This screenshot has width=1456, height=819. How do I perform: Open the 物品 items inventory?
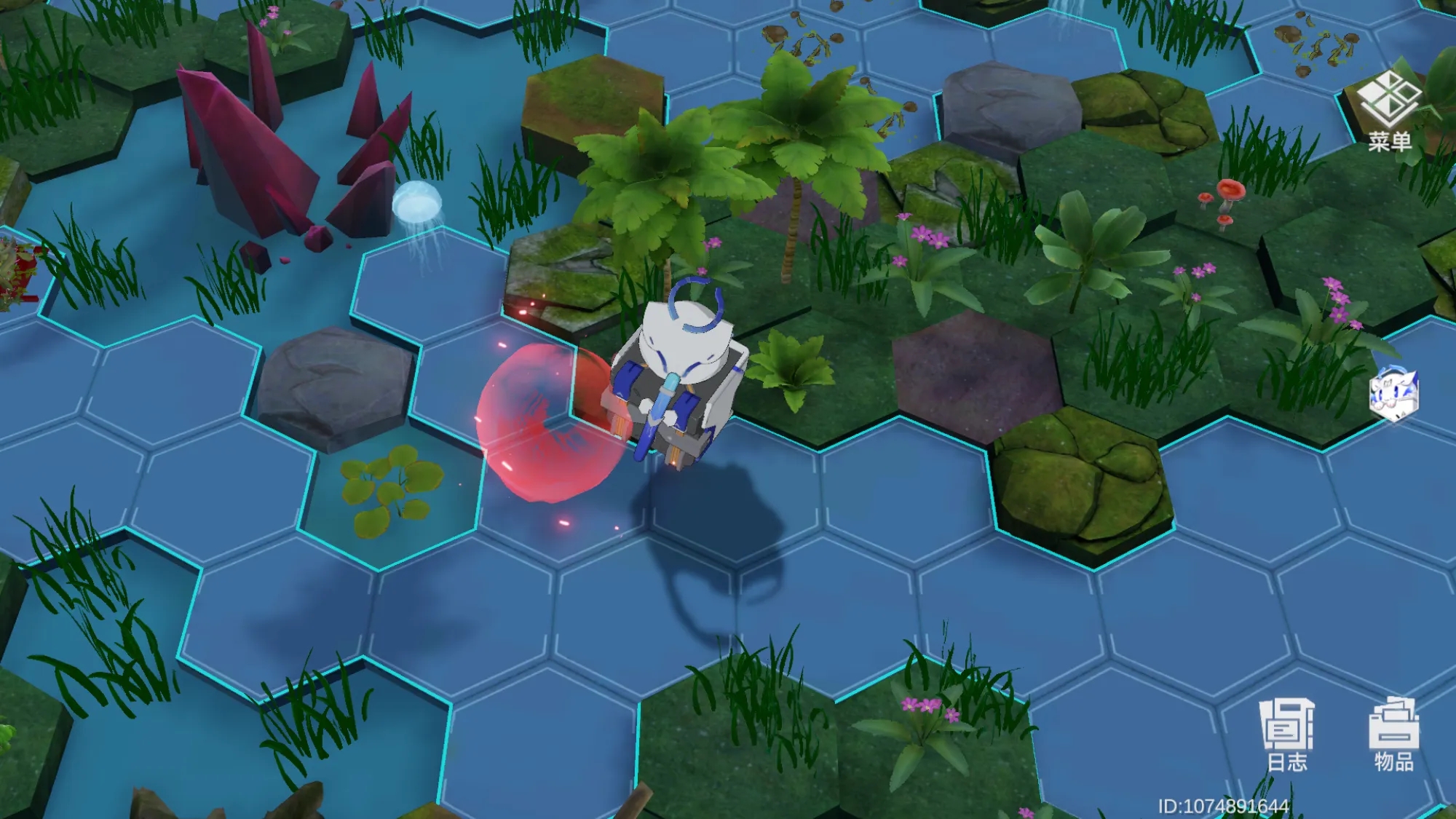click(x=1393, y=734)
